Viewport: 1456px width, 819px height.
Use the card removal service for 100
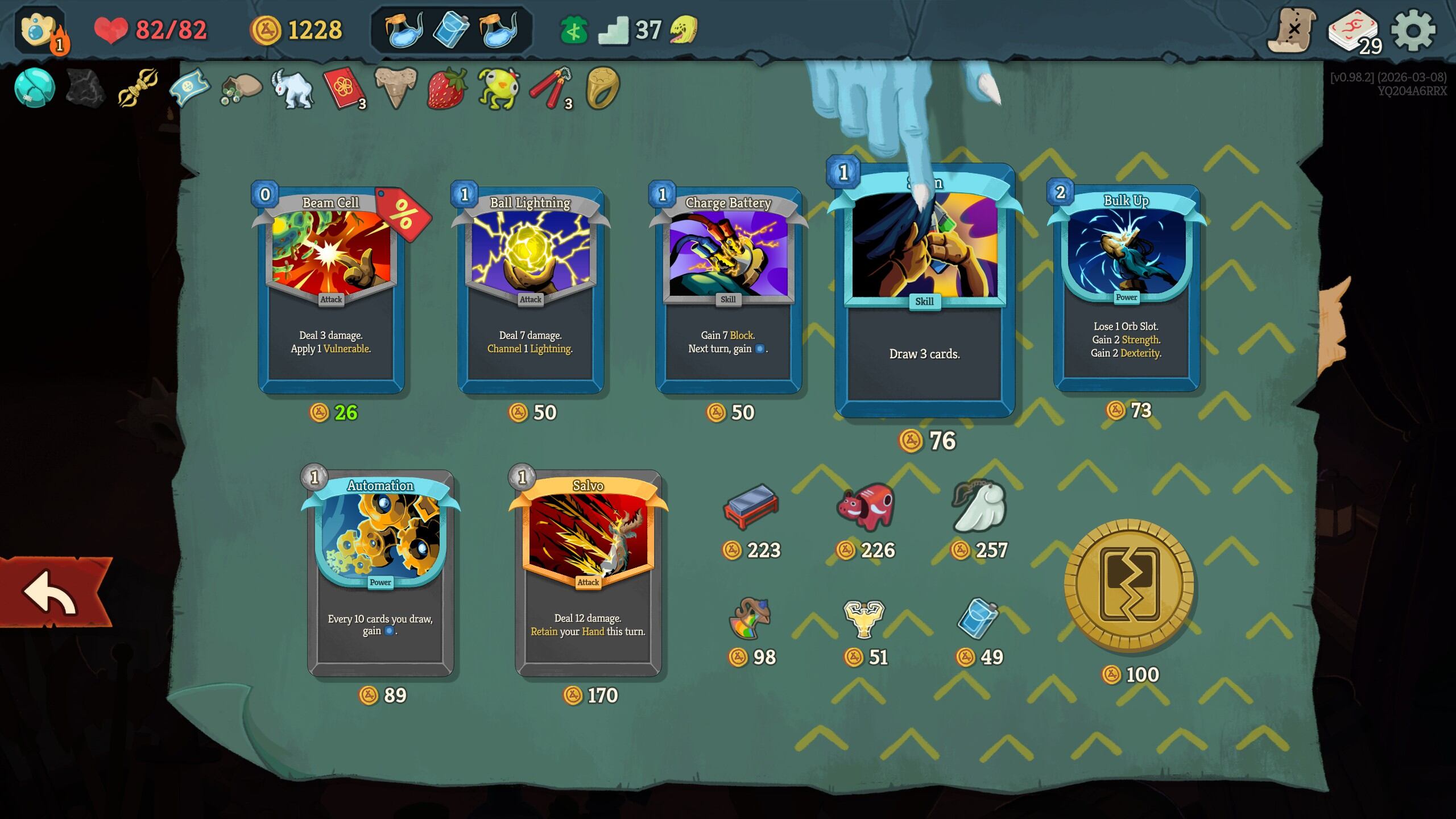pyautogui.click(x=1129, y=586)
